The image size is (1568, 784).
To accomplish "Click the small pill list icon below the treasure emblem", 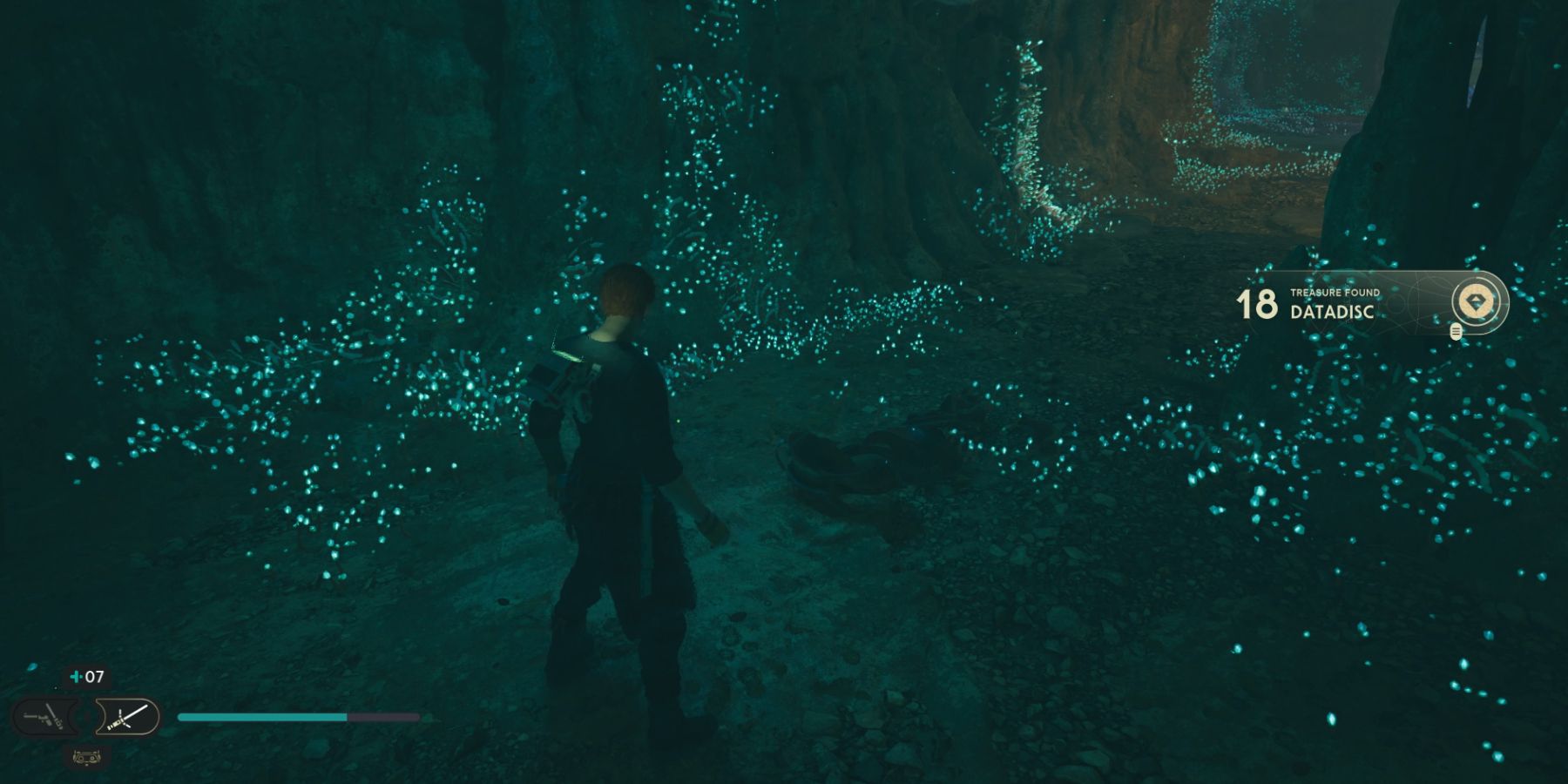I will tap(1456, 332).
